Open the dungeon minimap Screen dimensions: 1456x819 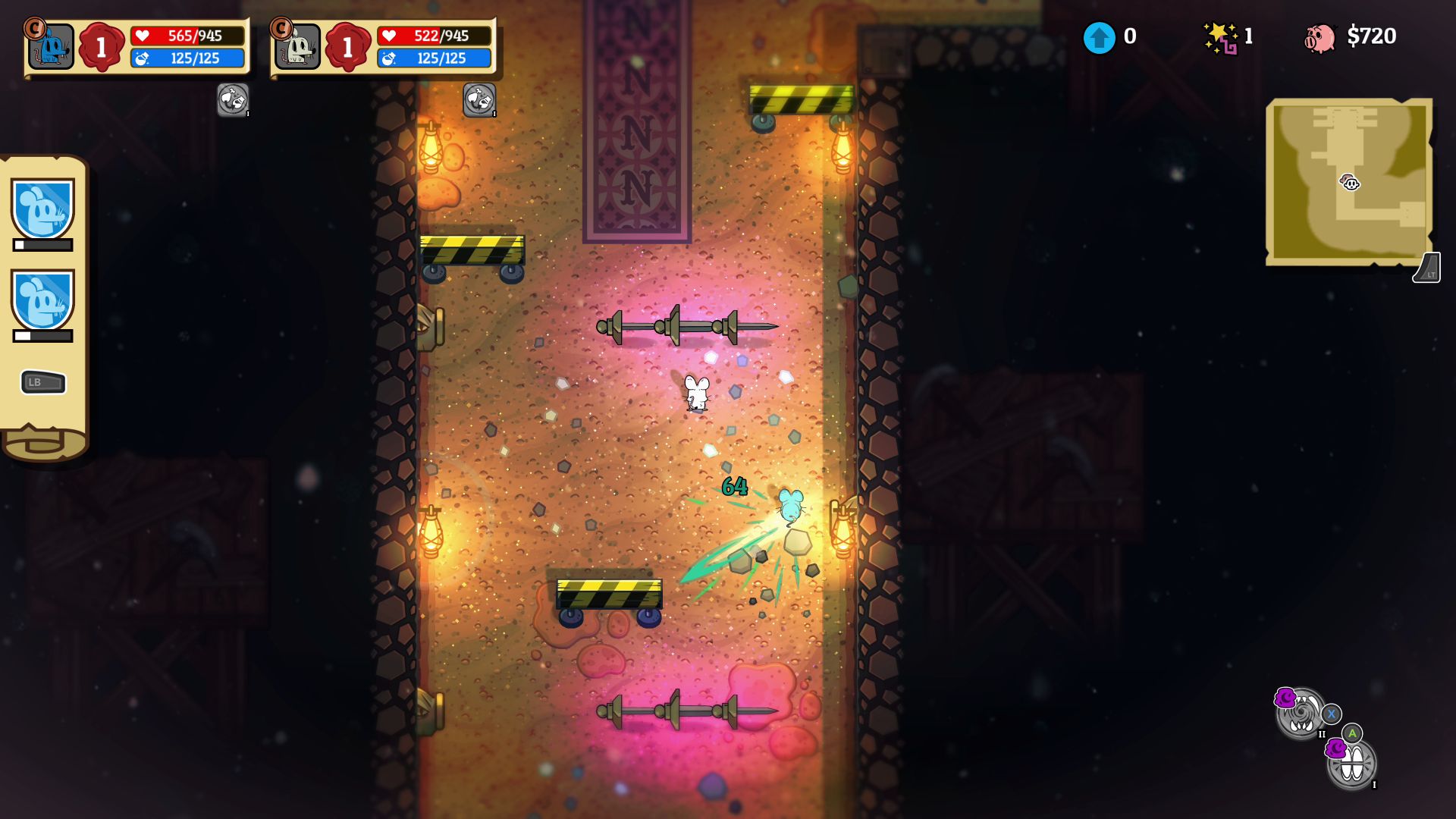click(x=1349, y=182)
